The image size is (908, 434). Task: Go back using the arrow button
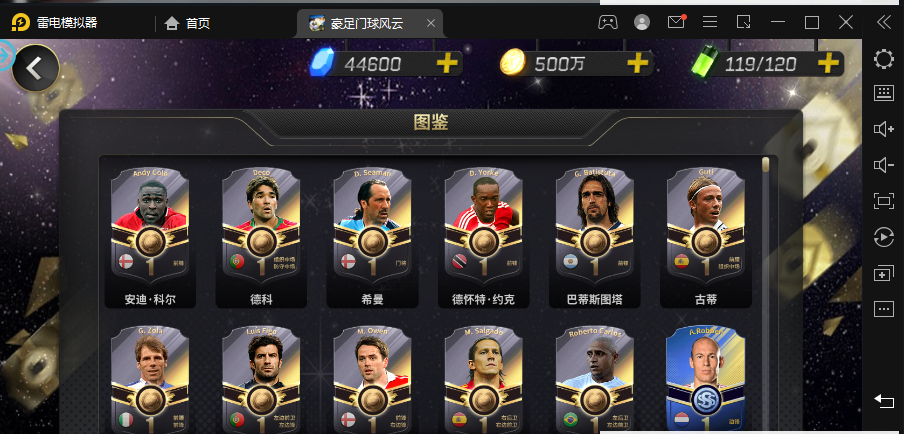35,68
